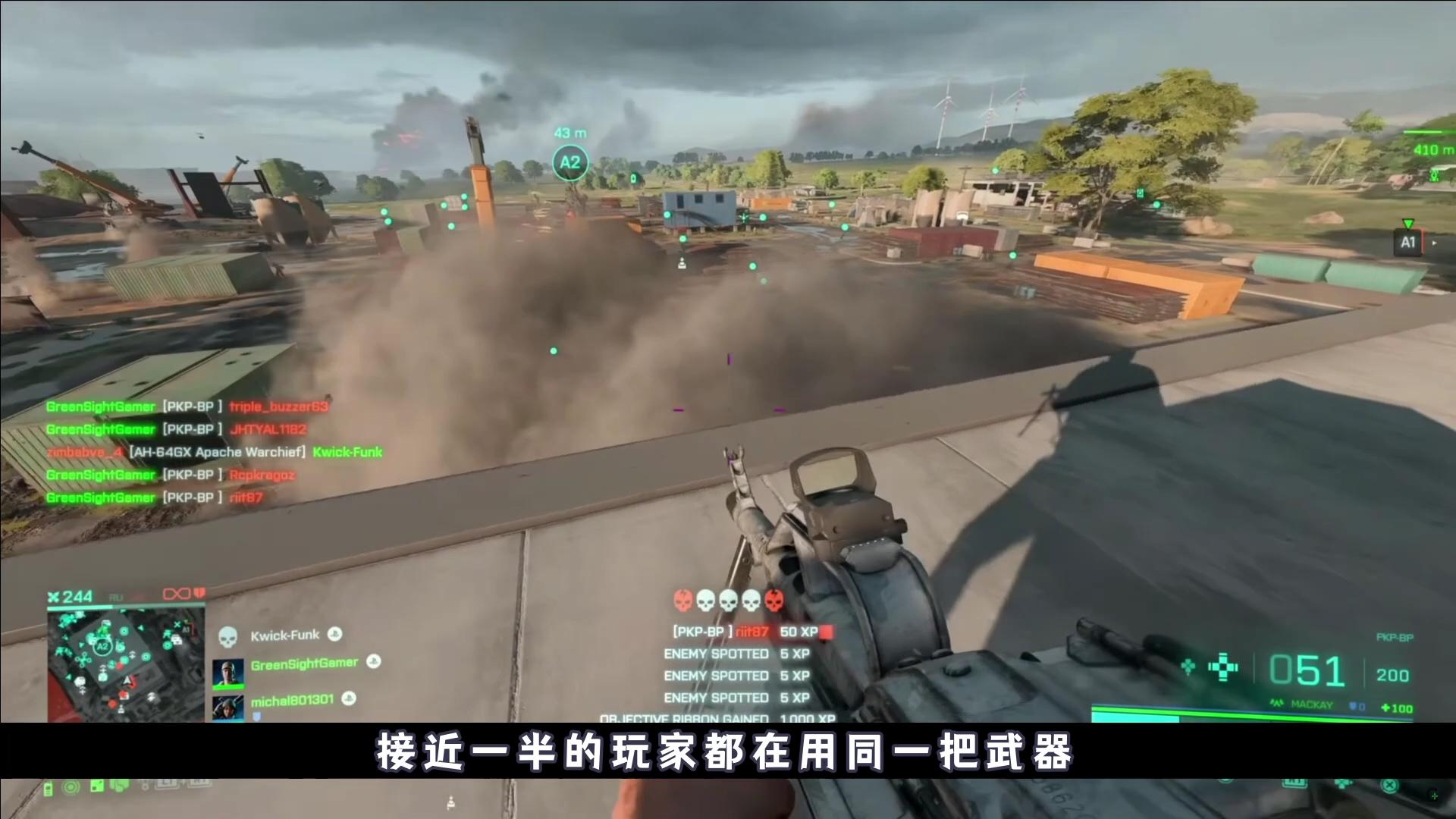Click the blue shield icon under michal801301
This screenshot has height=819, width=1456.
click(256, 716)
